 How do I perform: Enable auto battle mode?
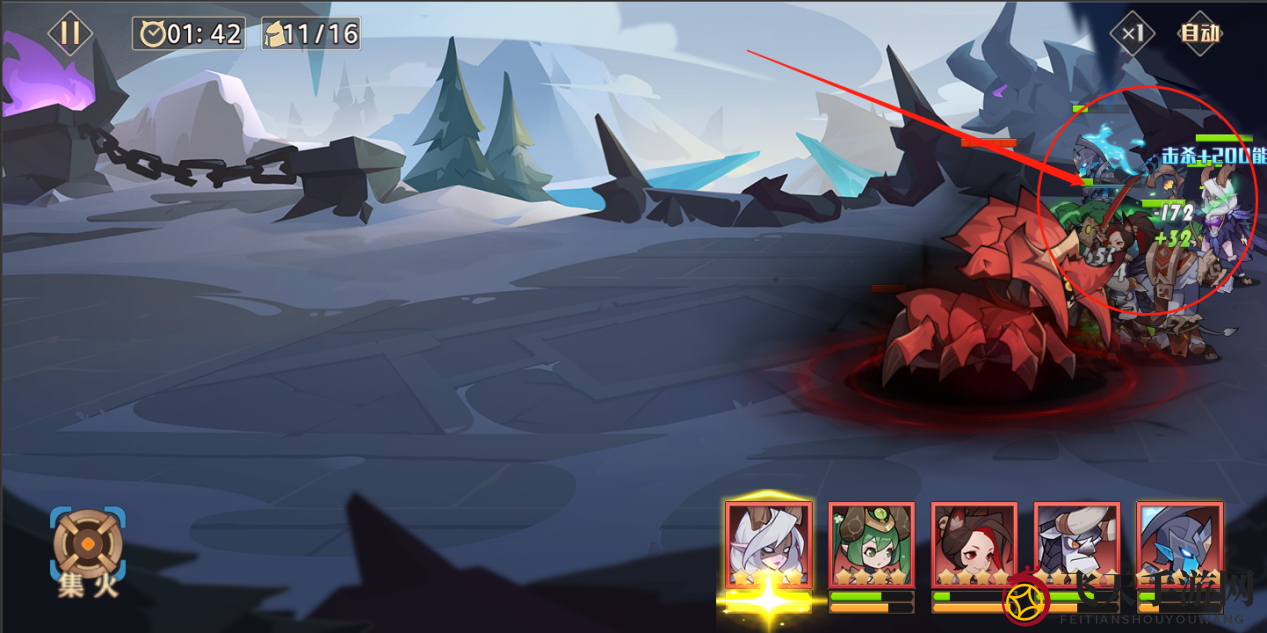(1200, 33)
